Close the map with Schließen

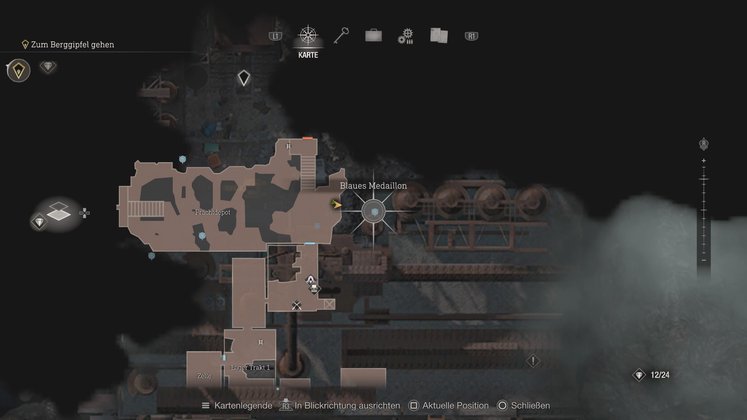coord(526,406)
